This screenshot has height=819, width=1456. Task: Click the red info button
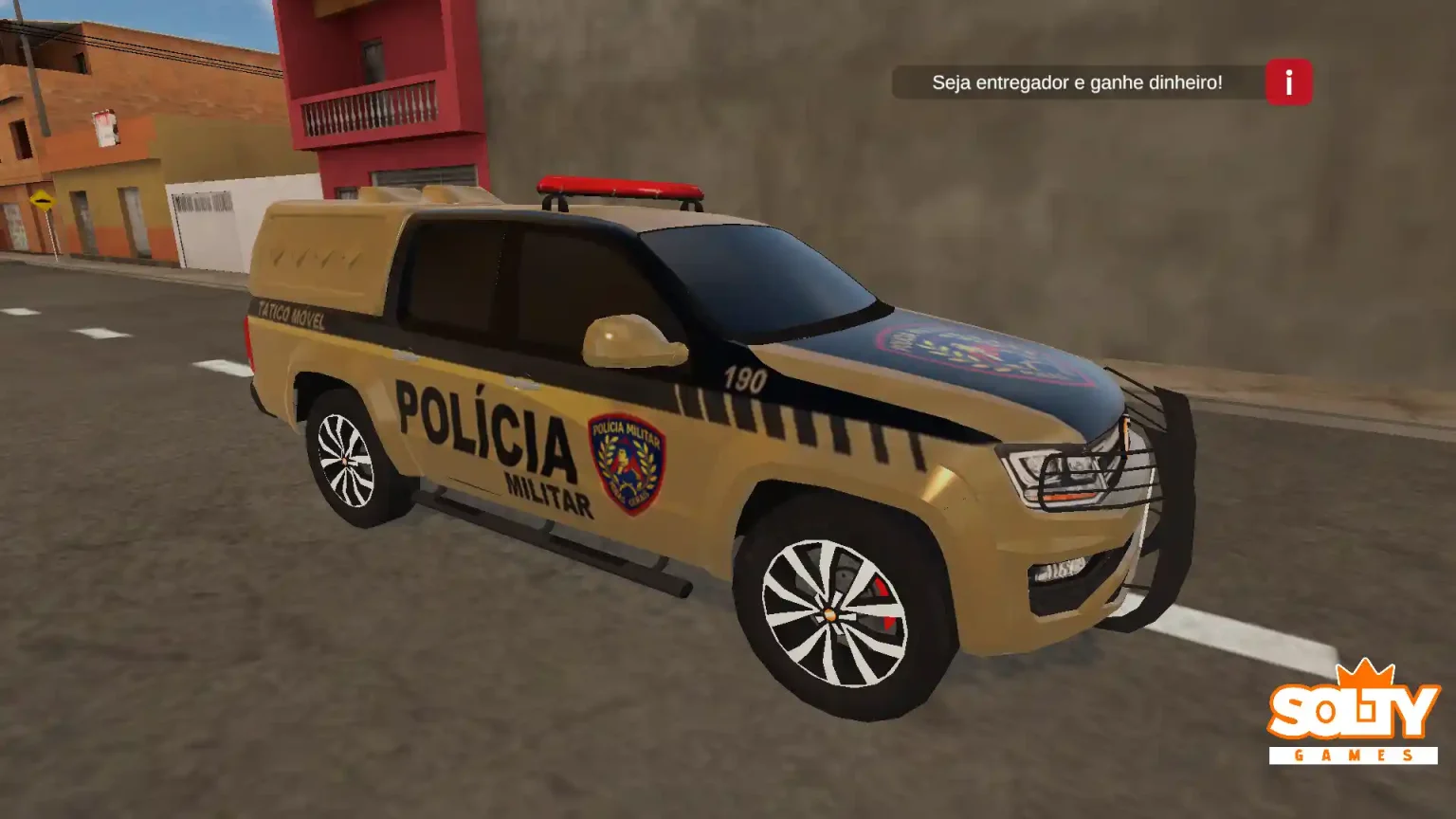1288,82
